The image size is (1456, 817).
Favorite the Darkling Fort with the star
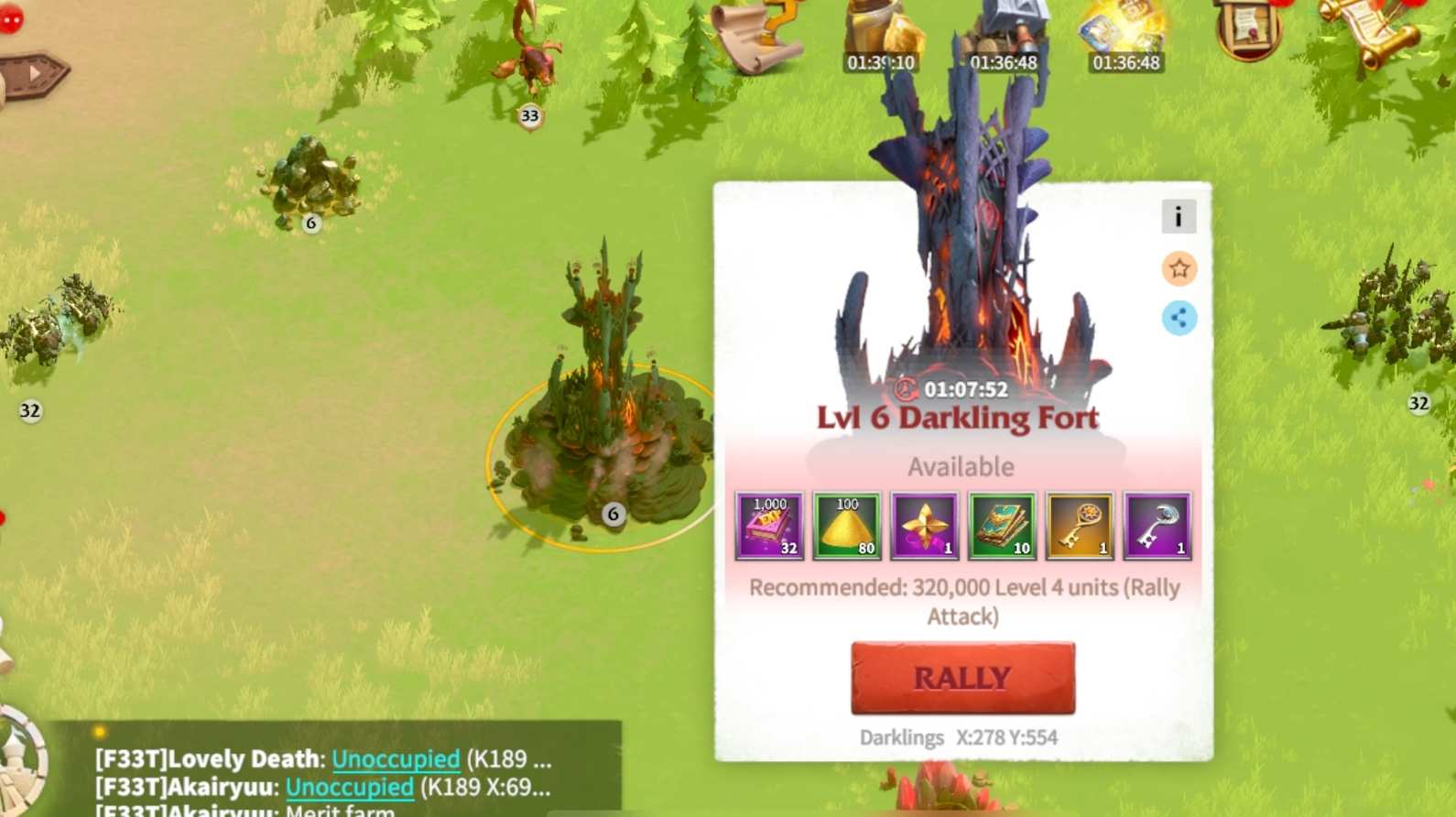coord(1180,269)
